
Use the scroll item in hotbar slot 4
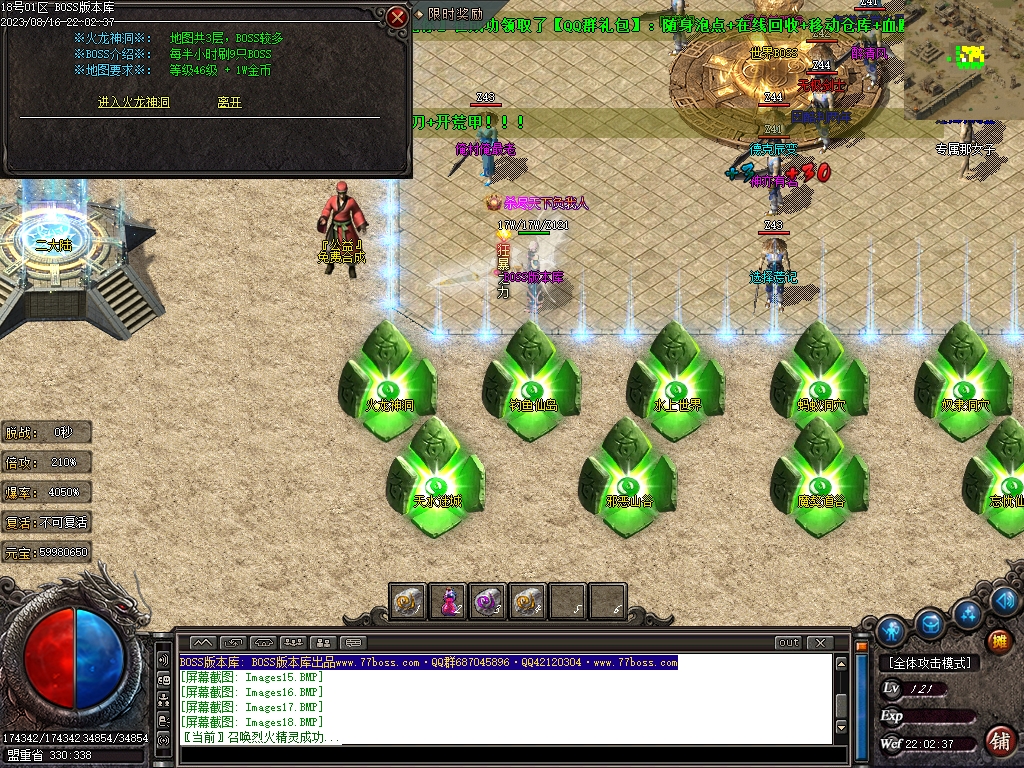click(x=527, y=601)
